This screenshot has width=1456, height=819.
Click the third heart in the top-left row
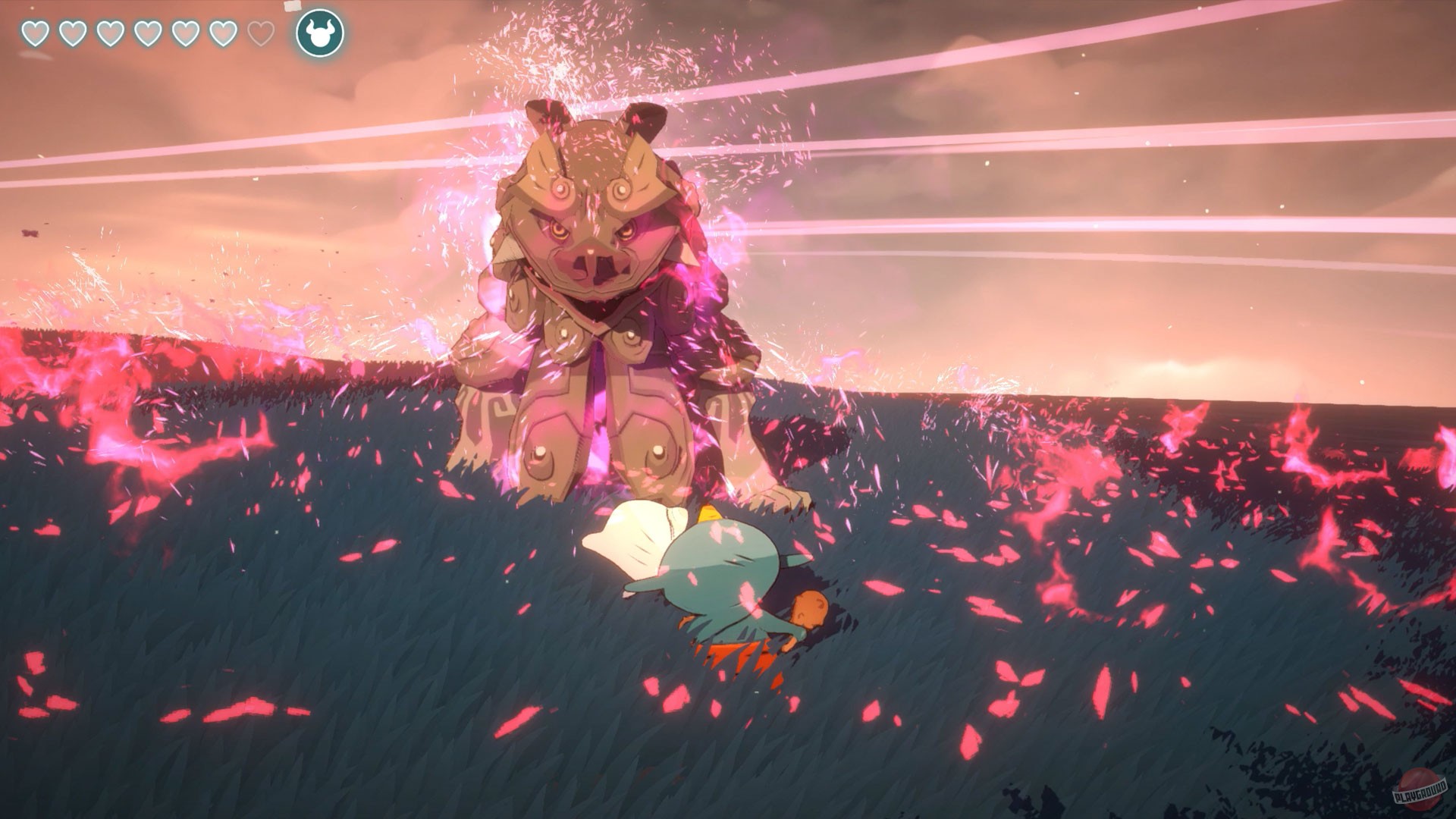(x=109, y=34)
